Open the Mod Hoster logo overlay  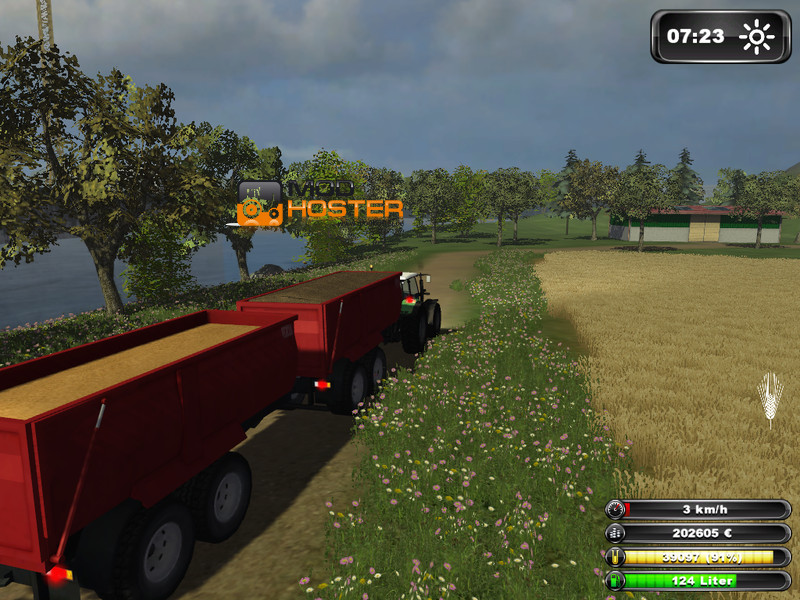tap(320, 201)
